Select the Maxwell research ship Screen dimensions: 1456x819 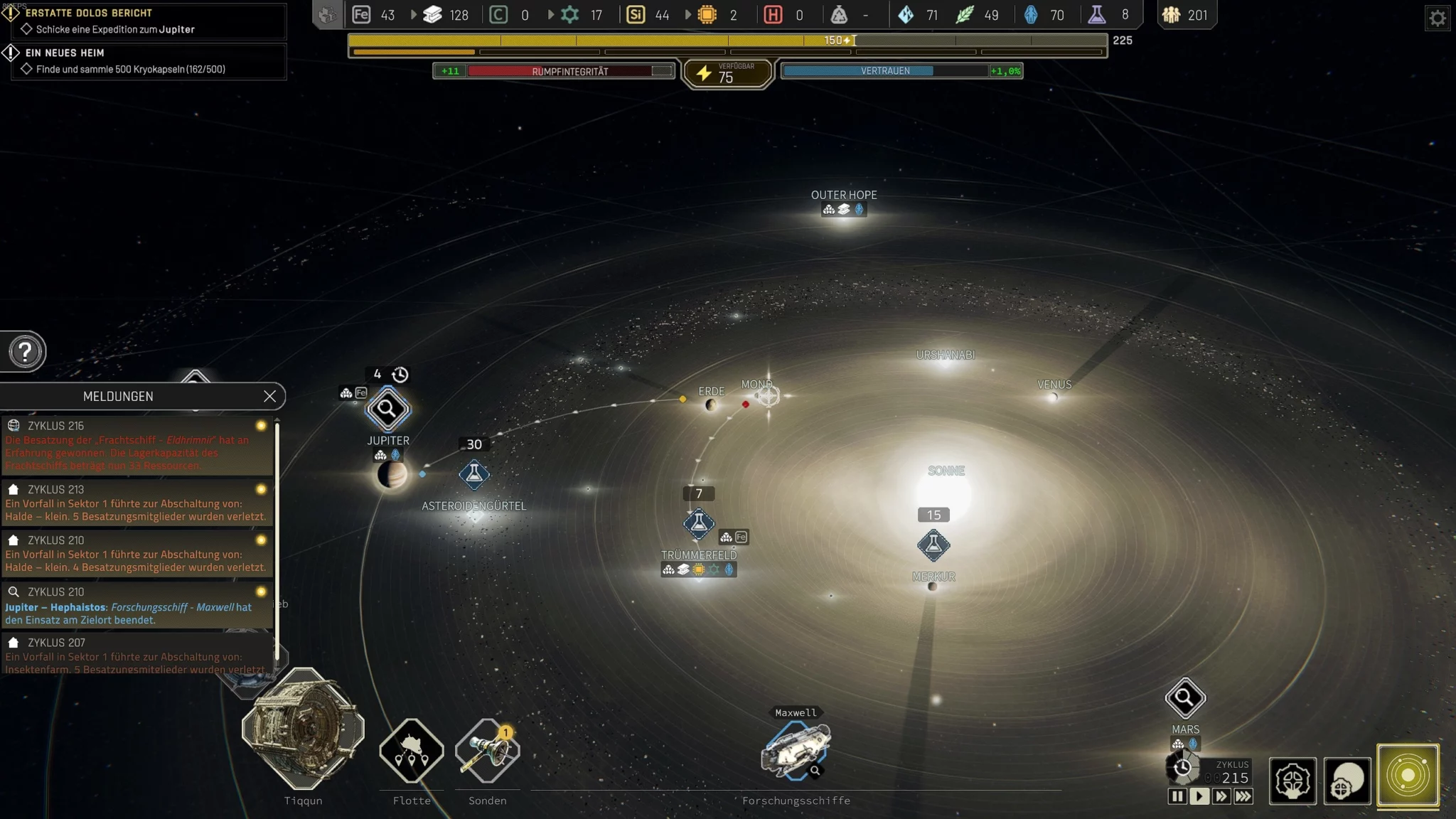click(x=796, y=749)
